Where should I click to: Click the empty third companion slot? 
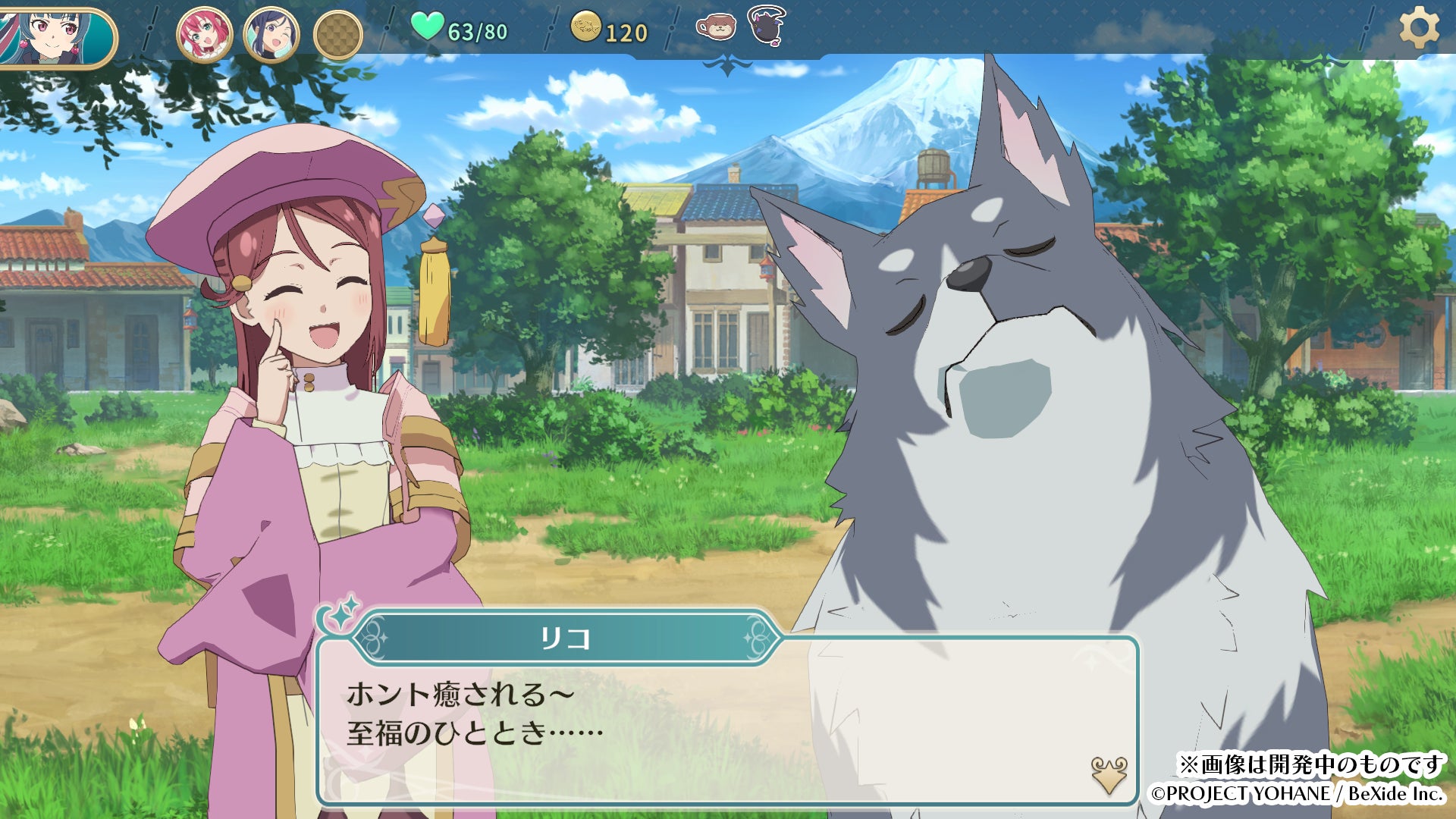(340, 30)
